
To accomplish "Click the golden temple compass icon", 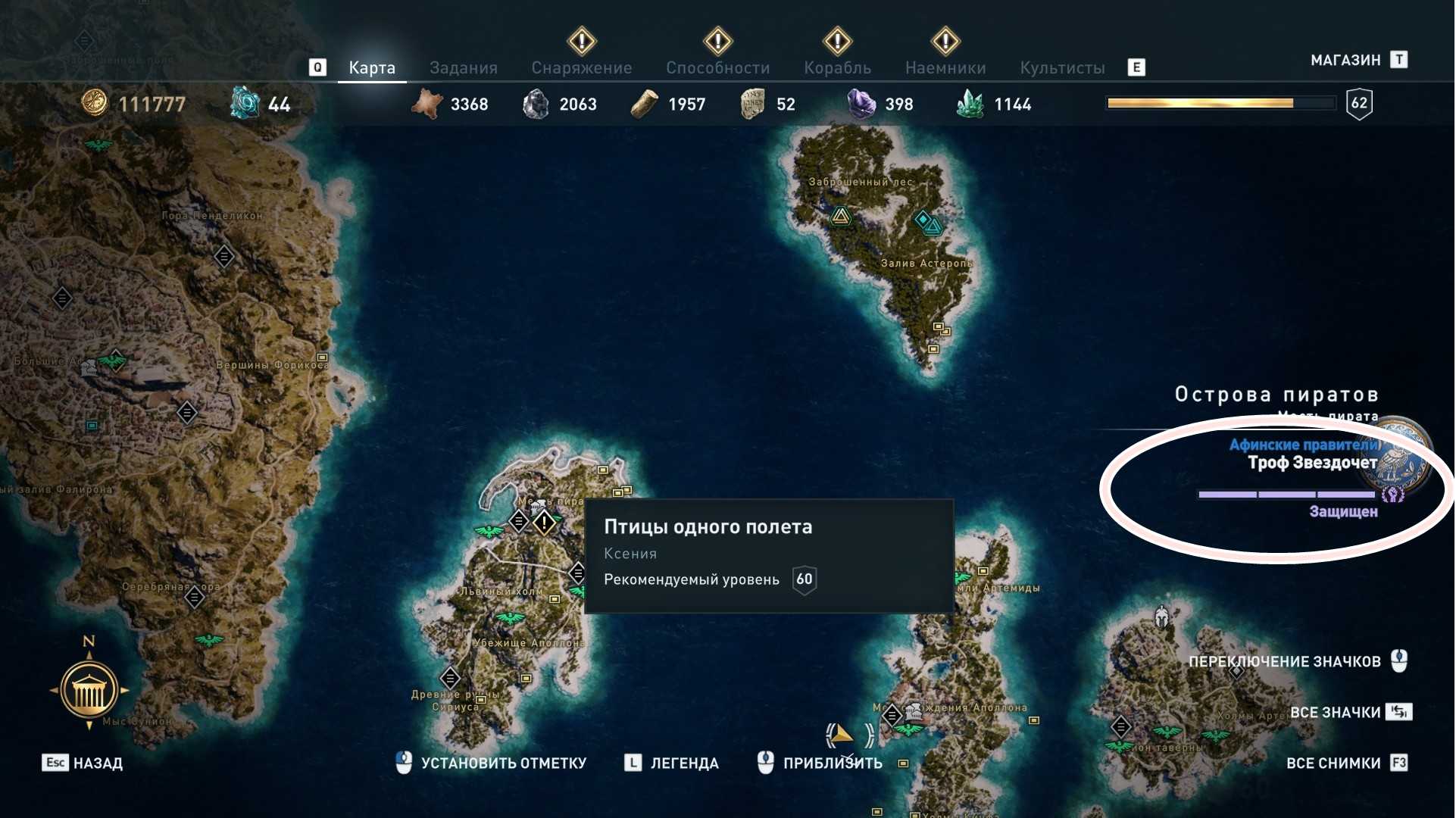I will 89,690.
